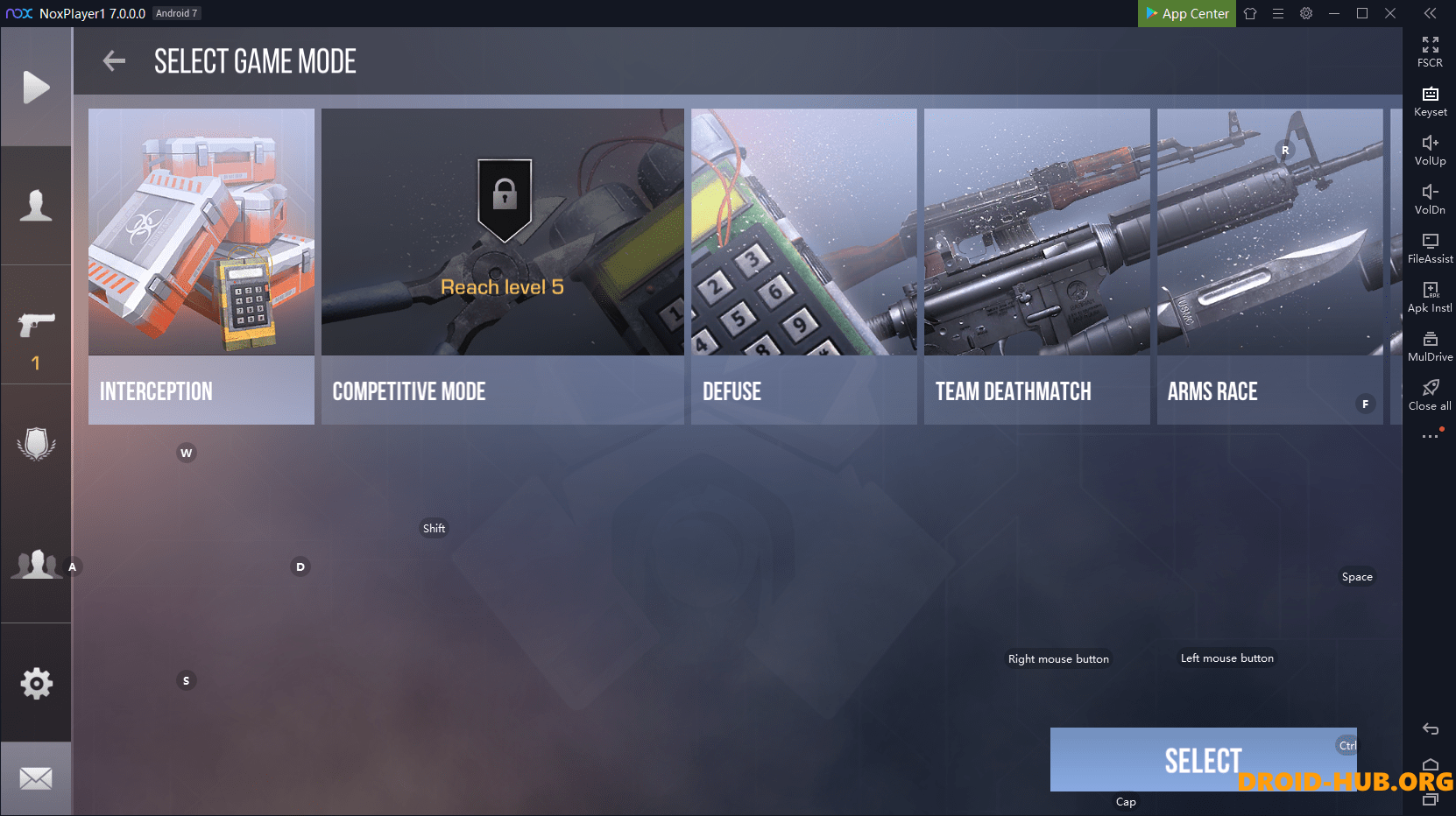This screenshot has width=1456, height=816.
Task: Choose the Arms Race mode
Action: 1269,266
